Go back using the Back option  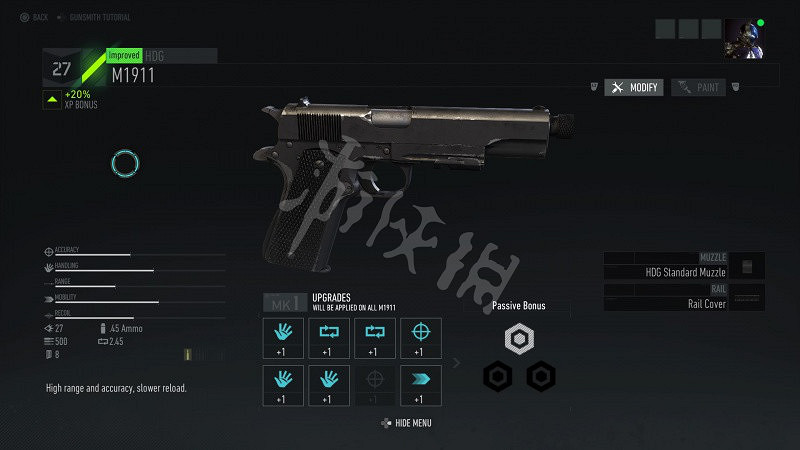click(x=33, y=17)
